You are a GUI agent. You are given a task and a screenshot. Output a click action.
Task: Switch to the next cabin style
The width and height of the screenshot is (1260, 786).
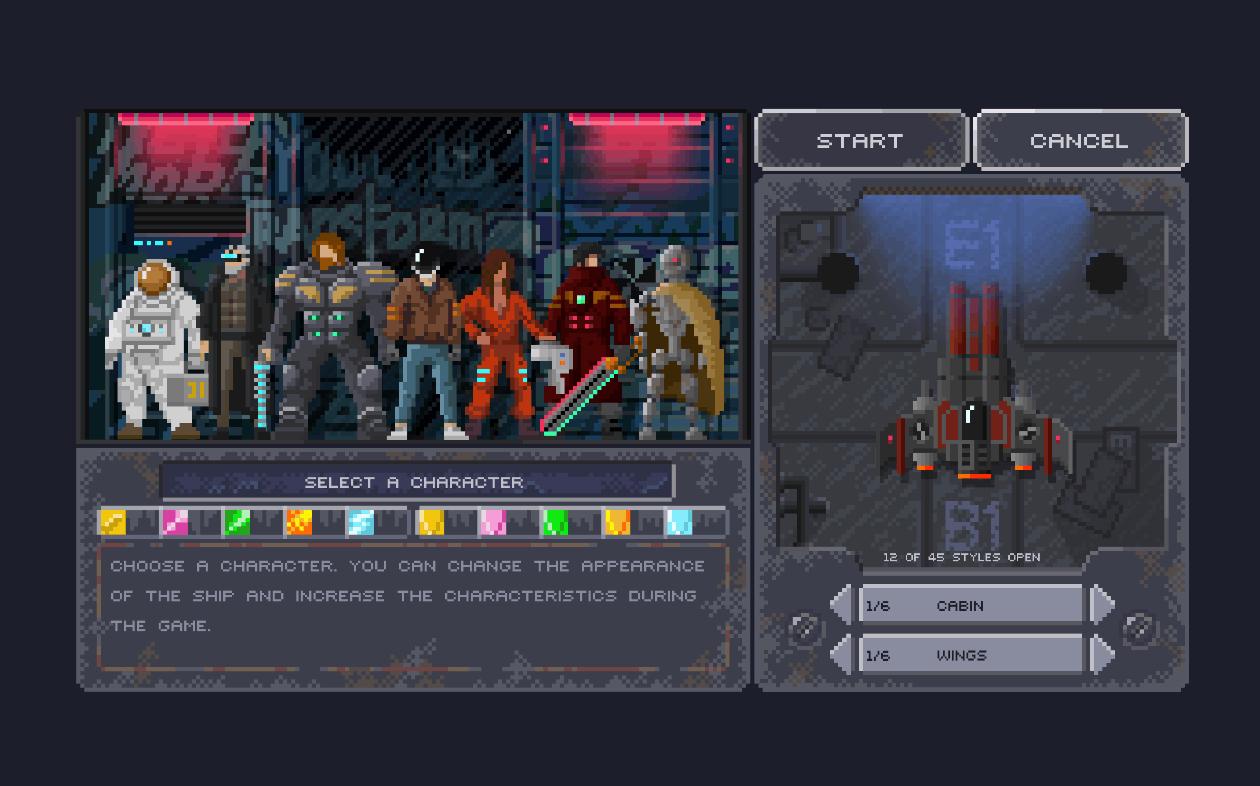point(1102,605)
